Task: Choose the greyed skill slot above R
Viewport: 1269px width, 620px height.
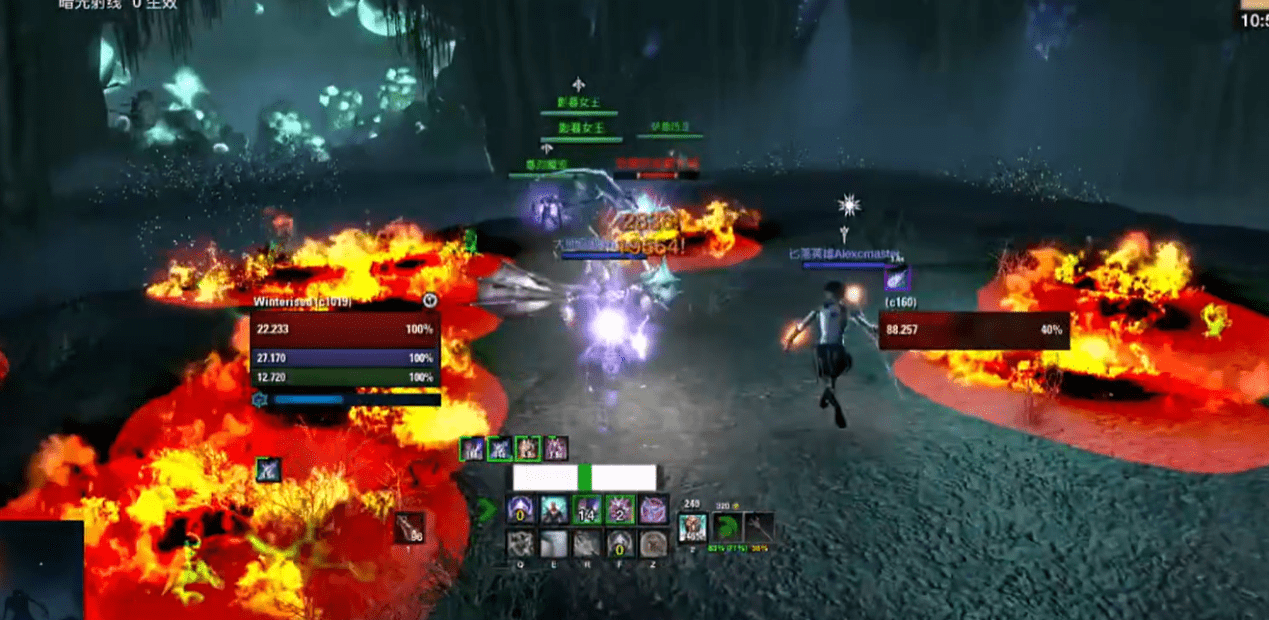Action: [x=586, y=544]
